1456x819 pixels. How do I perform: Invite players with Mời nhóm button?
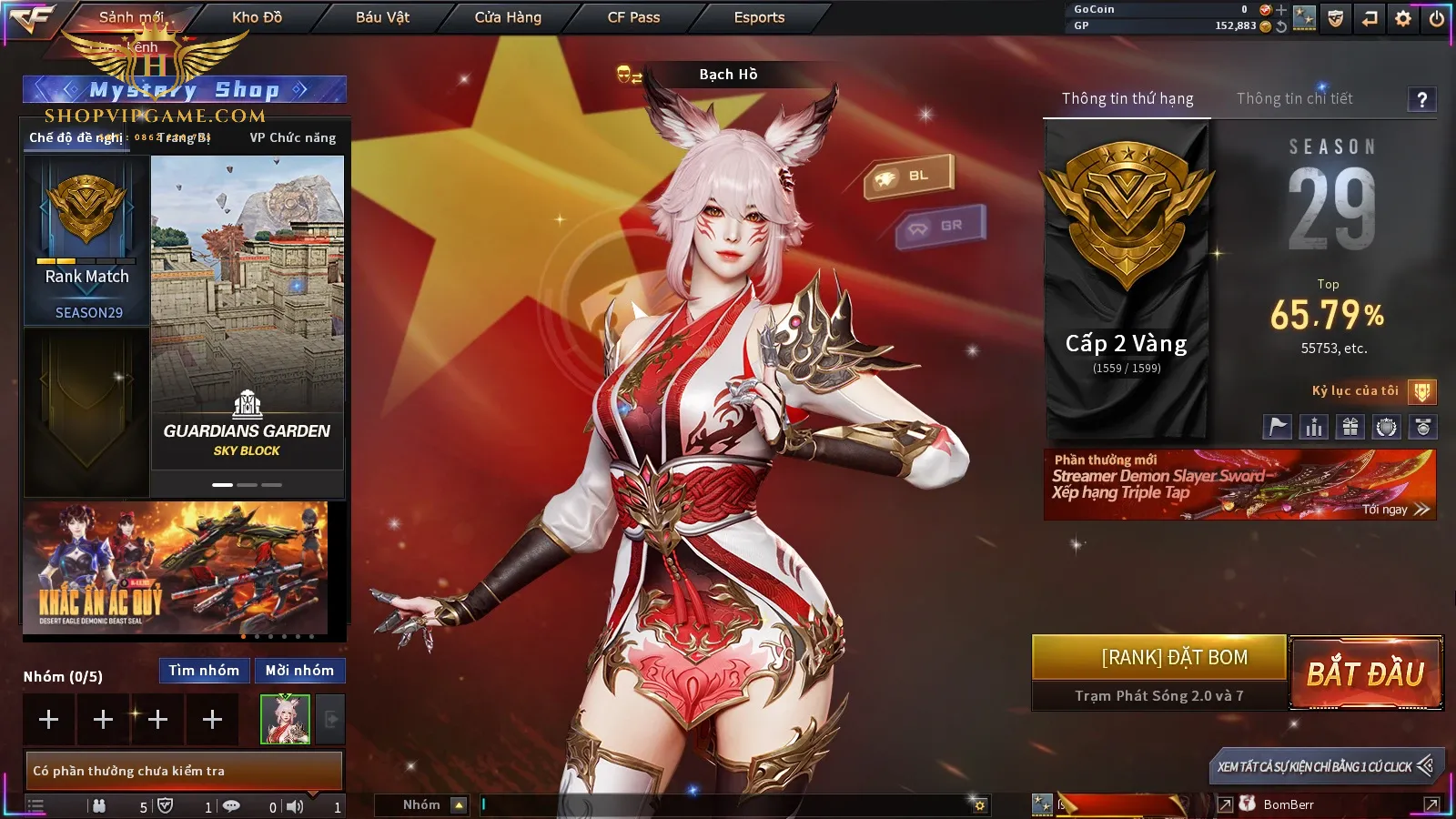[x=299, y=671]
